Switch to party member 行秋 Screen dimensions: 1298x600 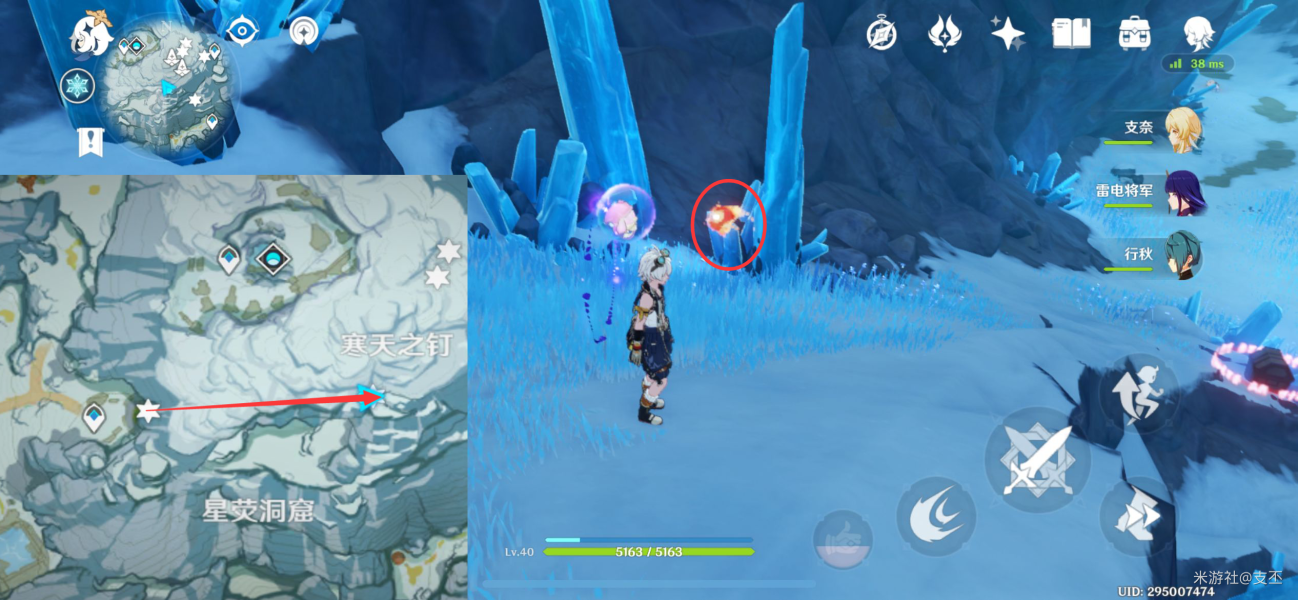(1182, 255)
